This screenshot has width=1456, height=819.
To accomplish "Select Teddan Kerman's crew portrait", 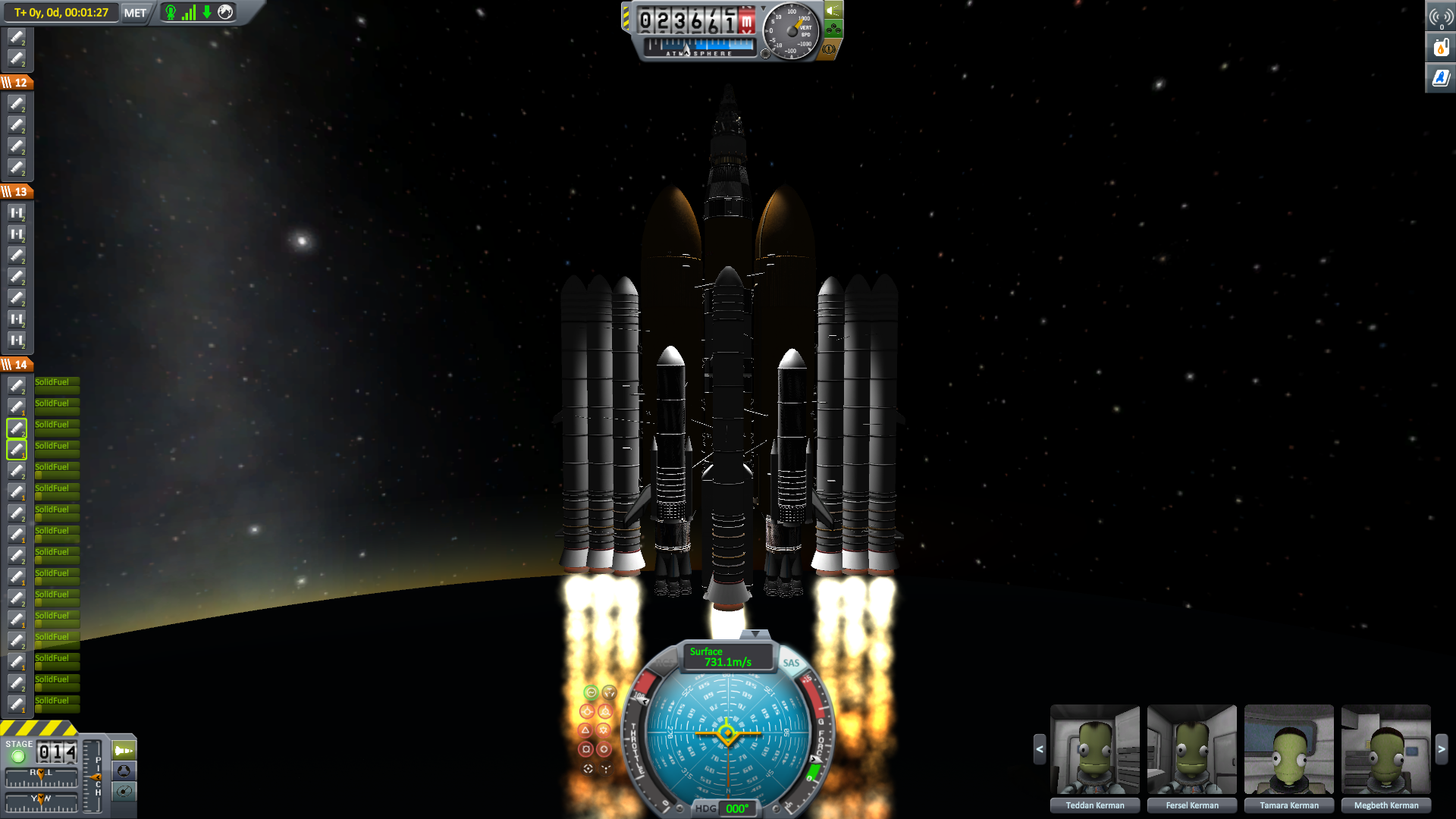I will (x=1094, y=749).
